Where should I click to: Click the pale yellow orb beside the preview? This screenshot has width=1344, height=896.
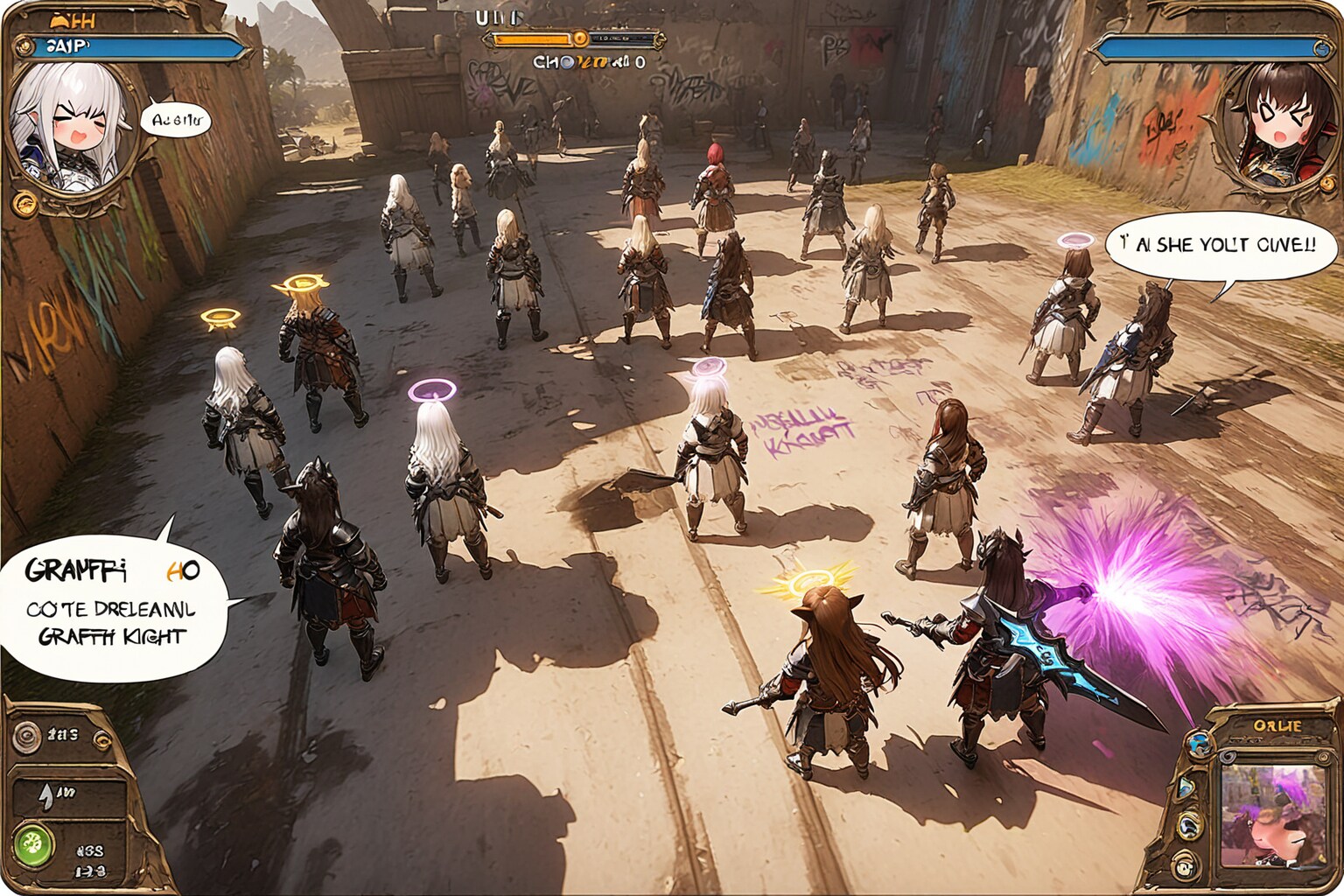[1185, 866]
